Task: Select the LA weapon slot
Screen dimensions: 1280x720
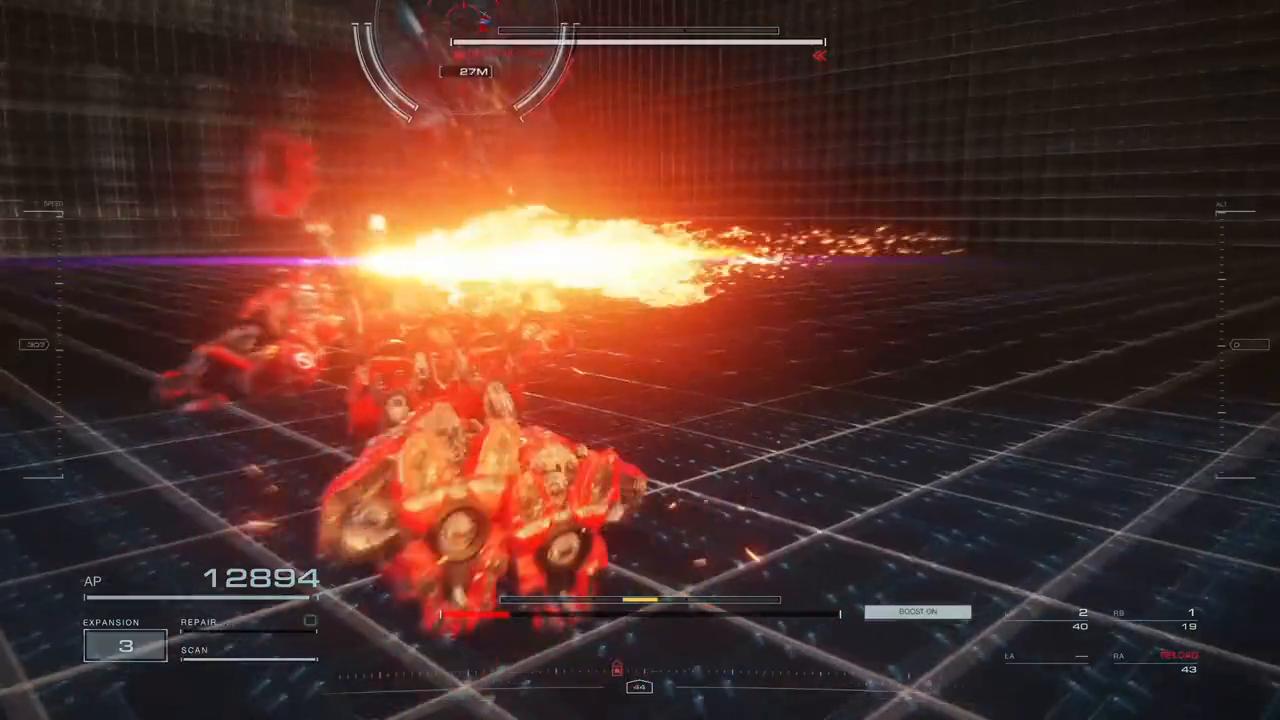Action: point(1047,657)
